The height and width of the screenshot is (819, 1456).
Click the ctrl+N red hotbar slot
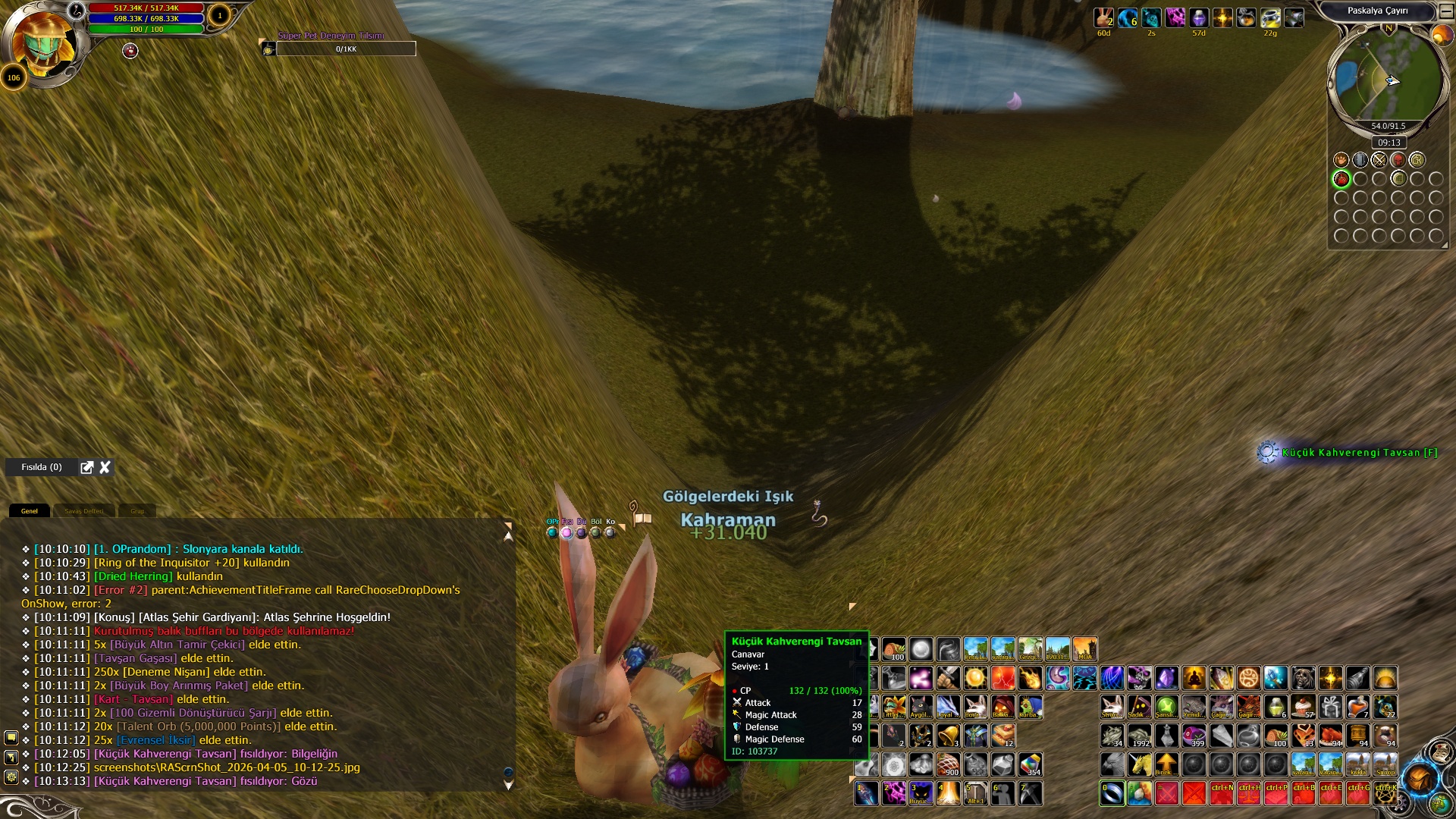point(1222,793)
